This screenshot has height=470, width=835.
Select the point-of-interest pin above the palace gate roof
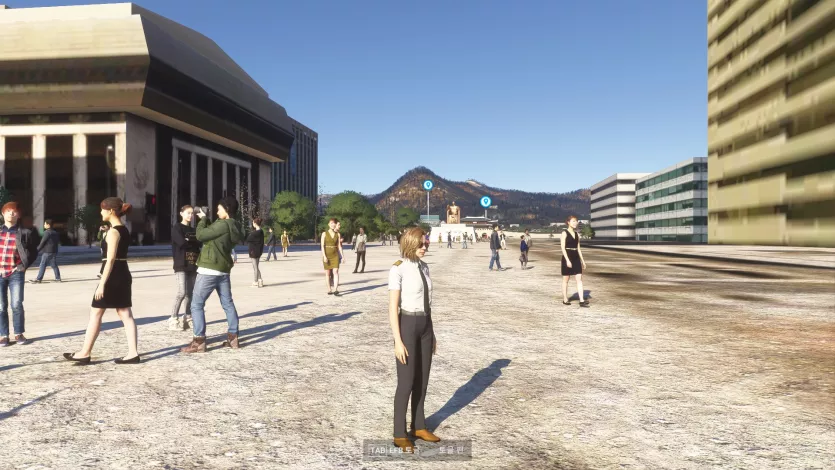(486, 201)
